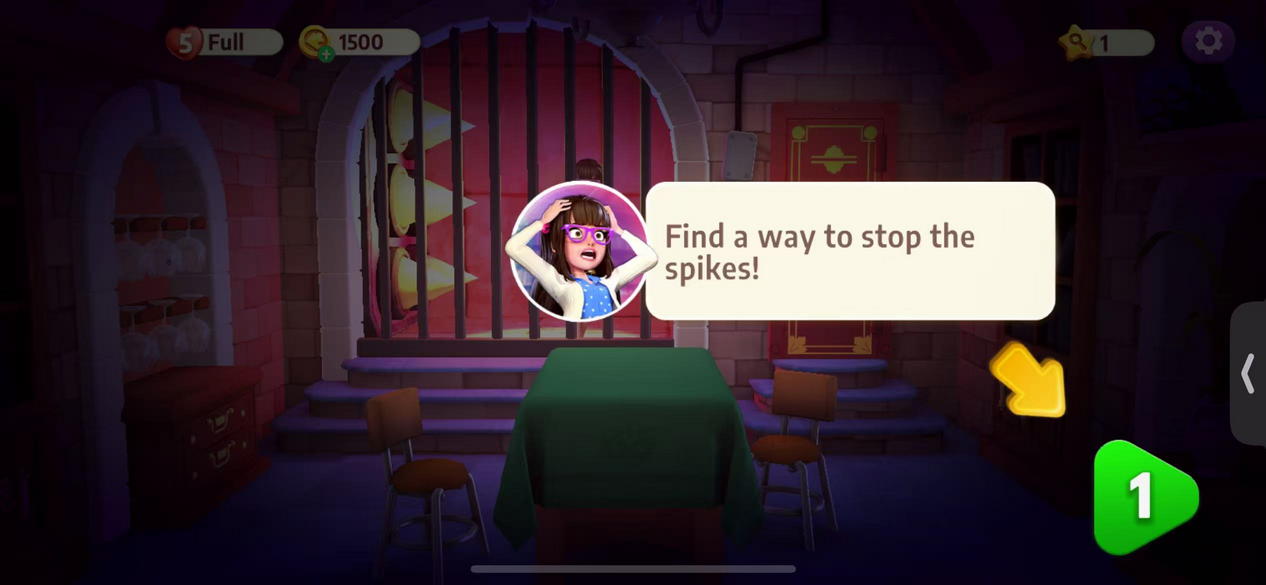Viewport: 1266px width, 585px height.
Task: Continue the "Find a way to stop the spikes!" dialogue
Action: tap(849, 251)
